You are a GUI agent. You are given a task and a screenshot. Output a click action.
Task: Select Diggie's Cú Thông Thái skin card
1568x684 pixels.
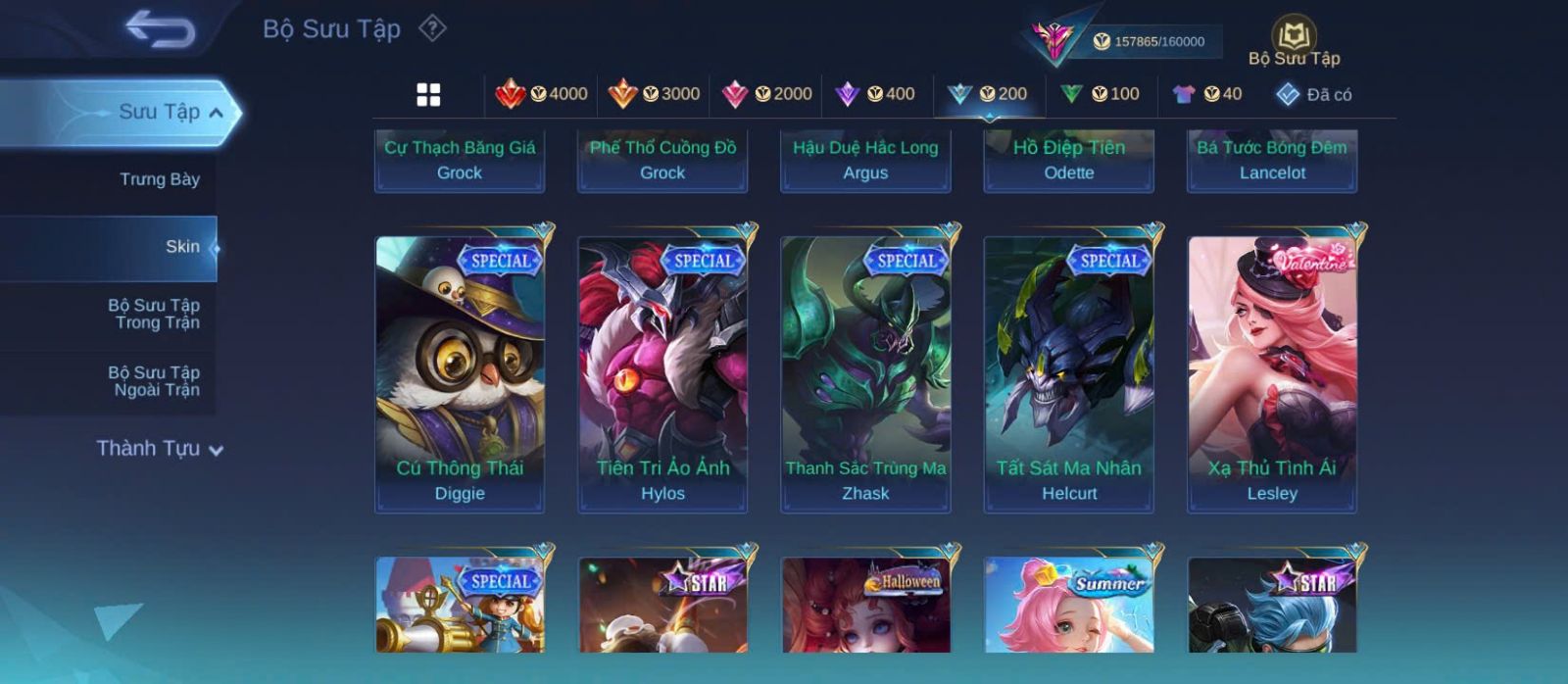(x=460, y=373)
